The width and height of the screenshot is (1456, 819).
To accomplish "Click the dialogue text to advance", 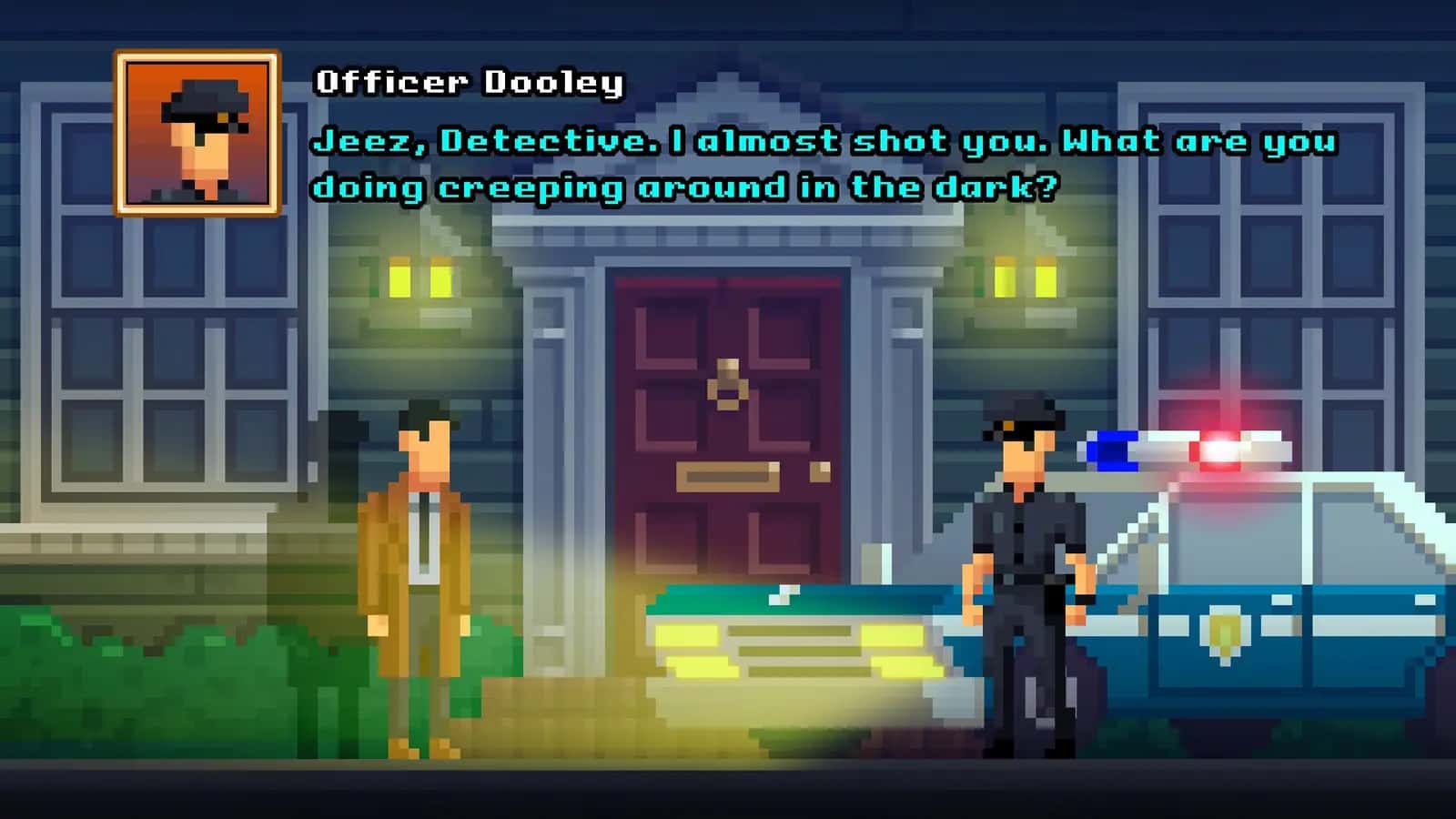I will pos(819,164).
